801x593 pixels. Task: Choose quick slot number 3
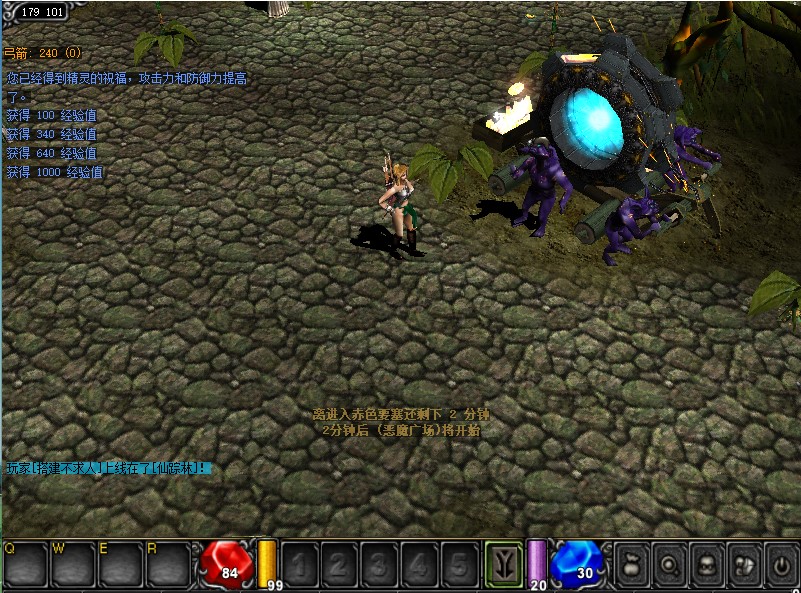coord(380,565)
